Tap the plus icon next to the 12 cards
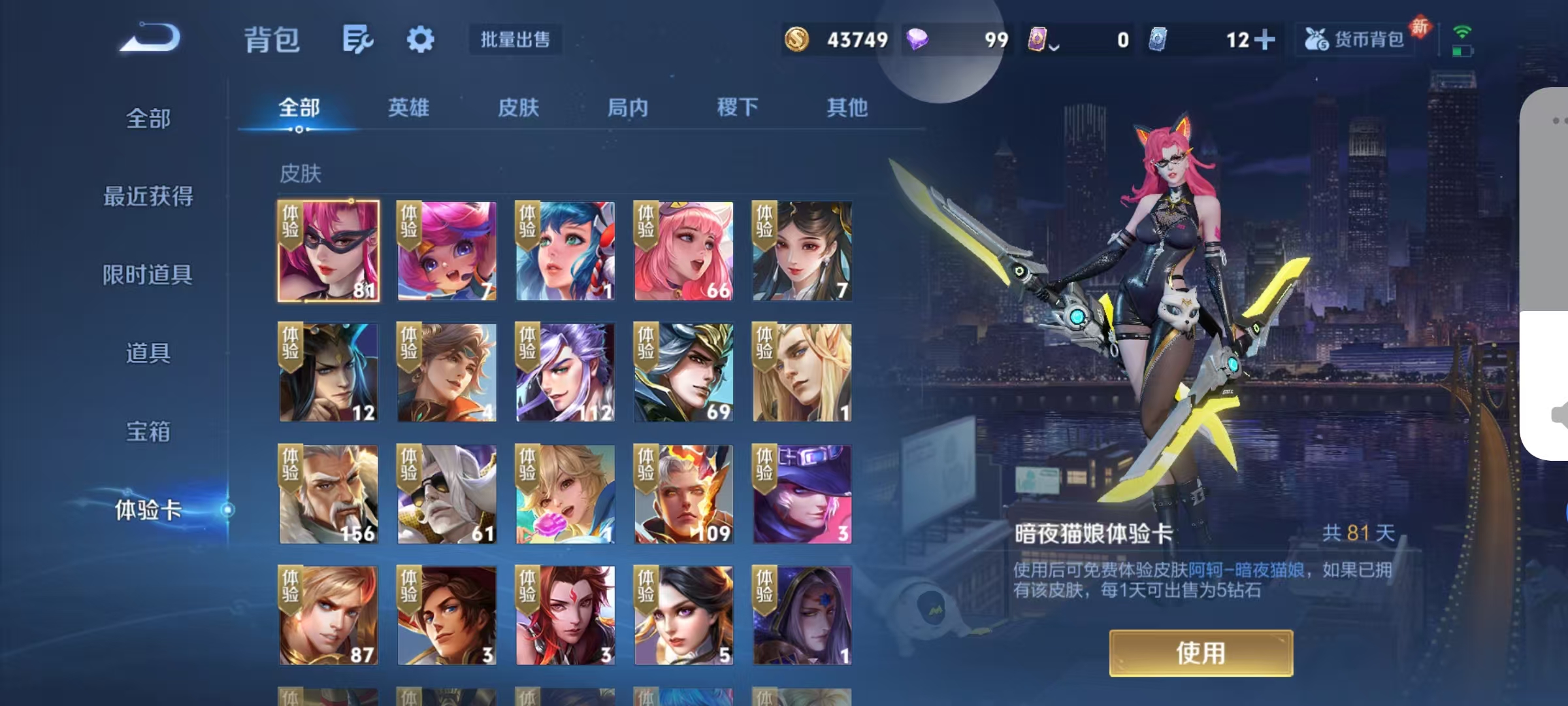Screen dimensions: 1568x706 pos(1266,39)
